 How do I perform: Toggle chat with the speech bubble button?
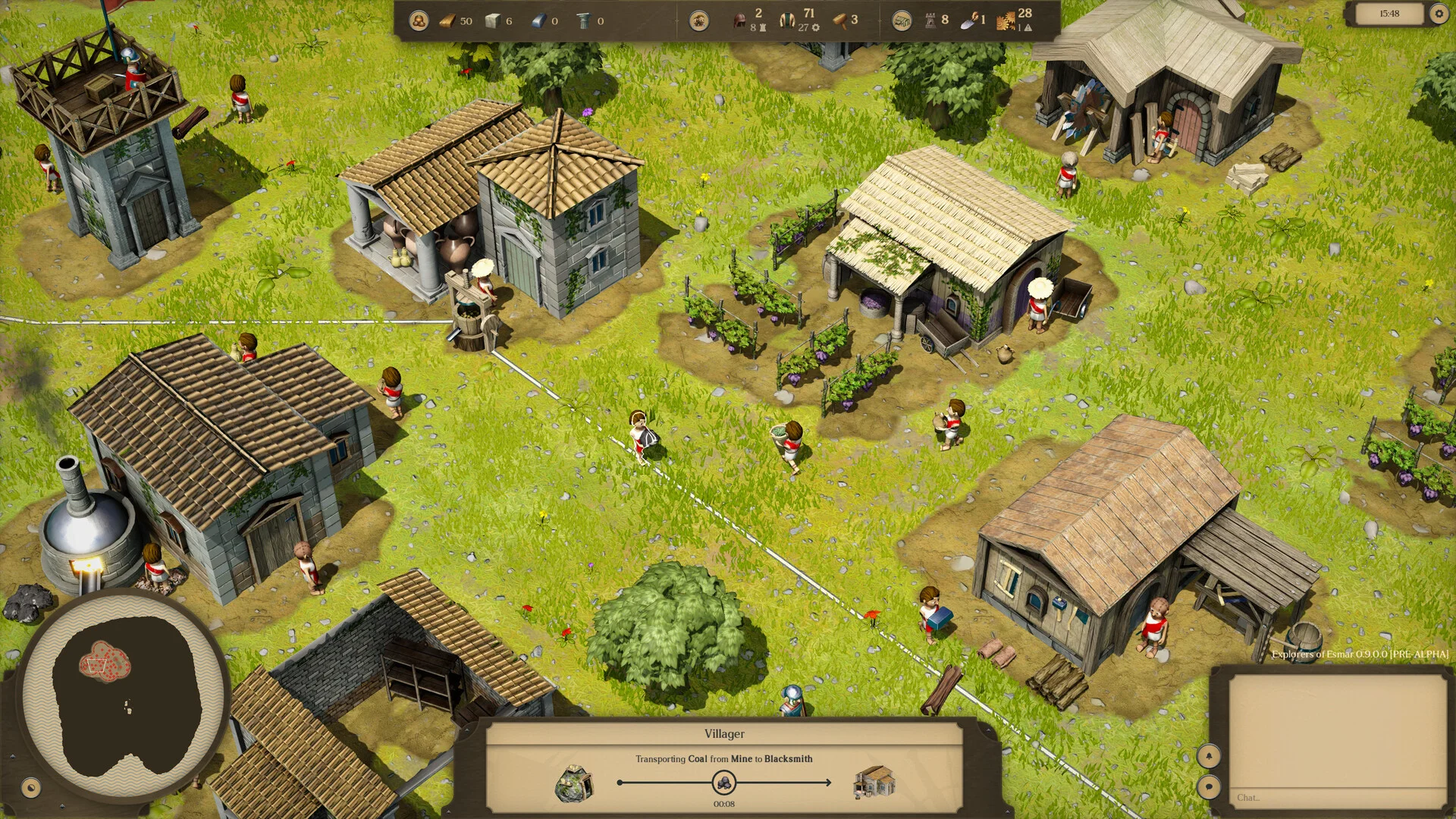coord(1208,786)
